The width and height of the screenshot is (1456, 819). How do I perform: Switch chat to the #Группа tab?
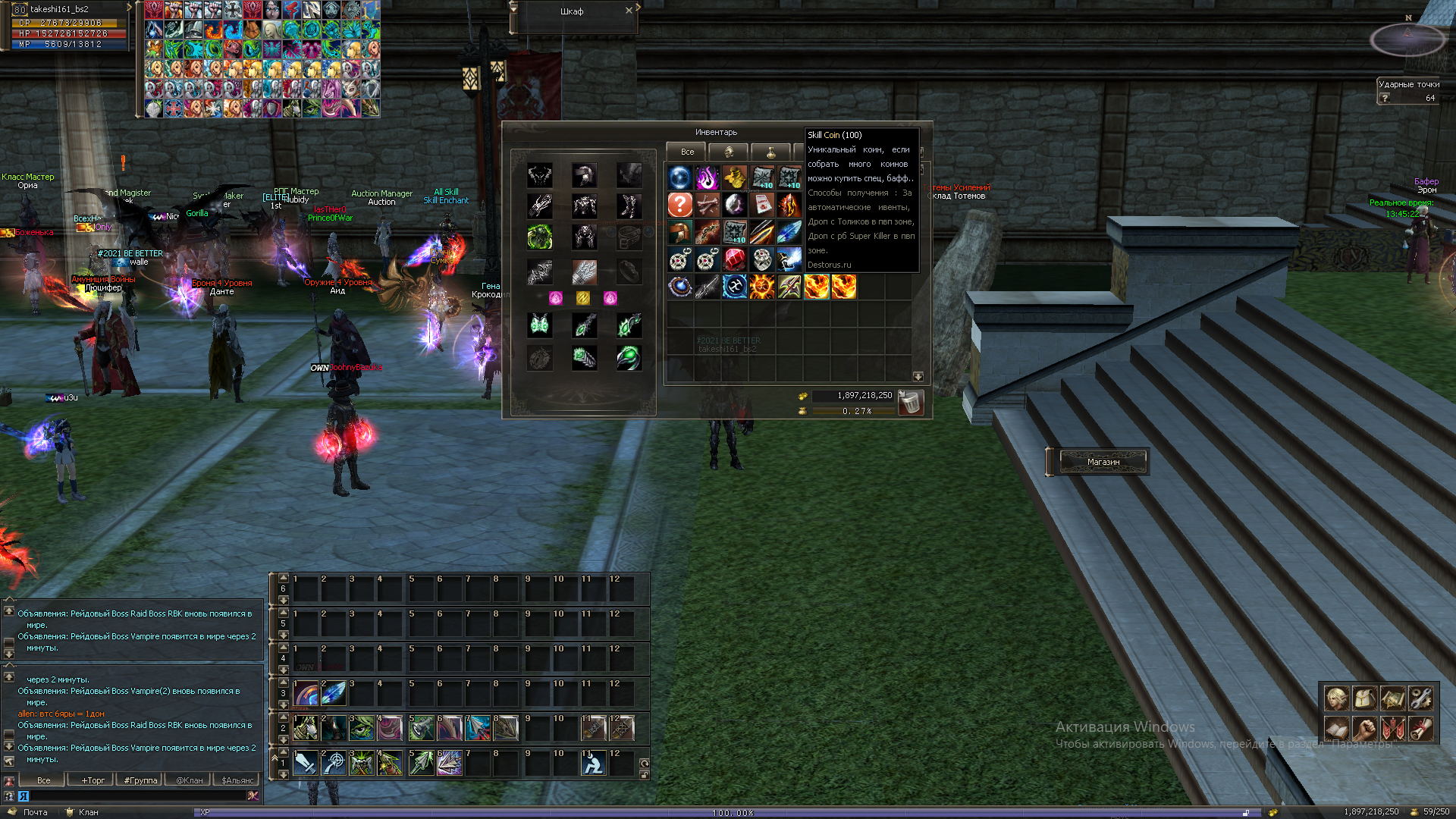tap(141, 780)
